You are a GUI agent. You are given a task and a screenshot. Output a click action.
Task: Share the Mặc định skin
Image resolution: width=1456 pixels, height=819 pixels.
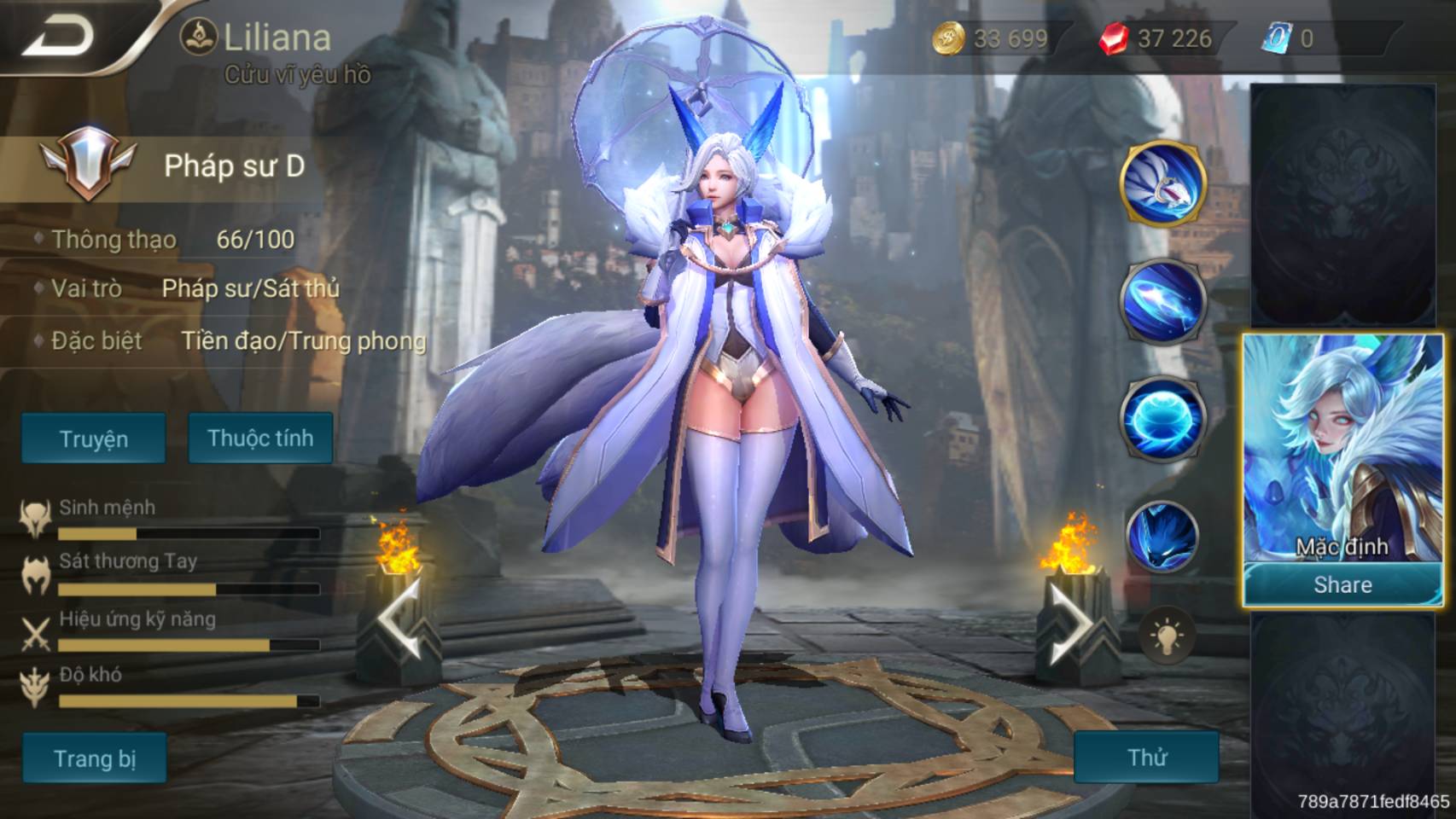click(1342, 585)
